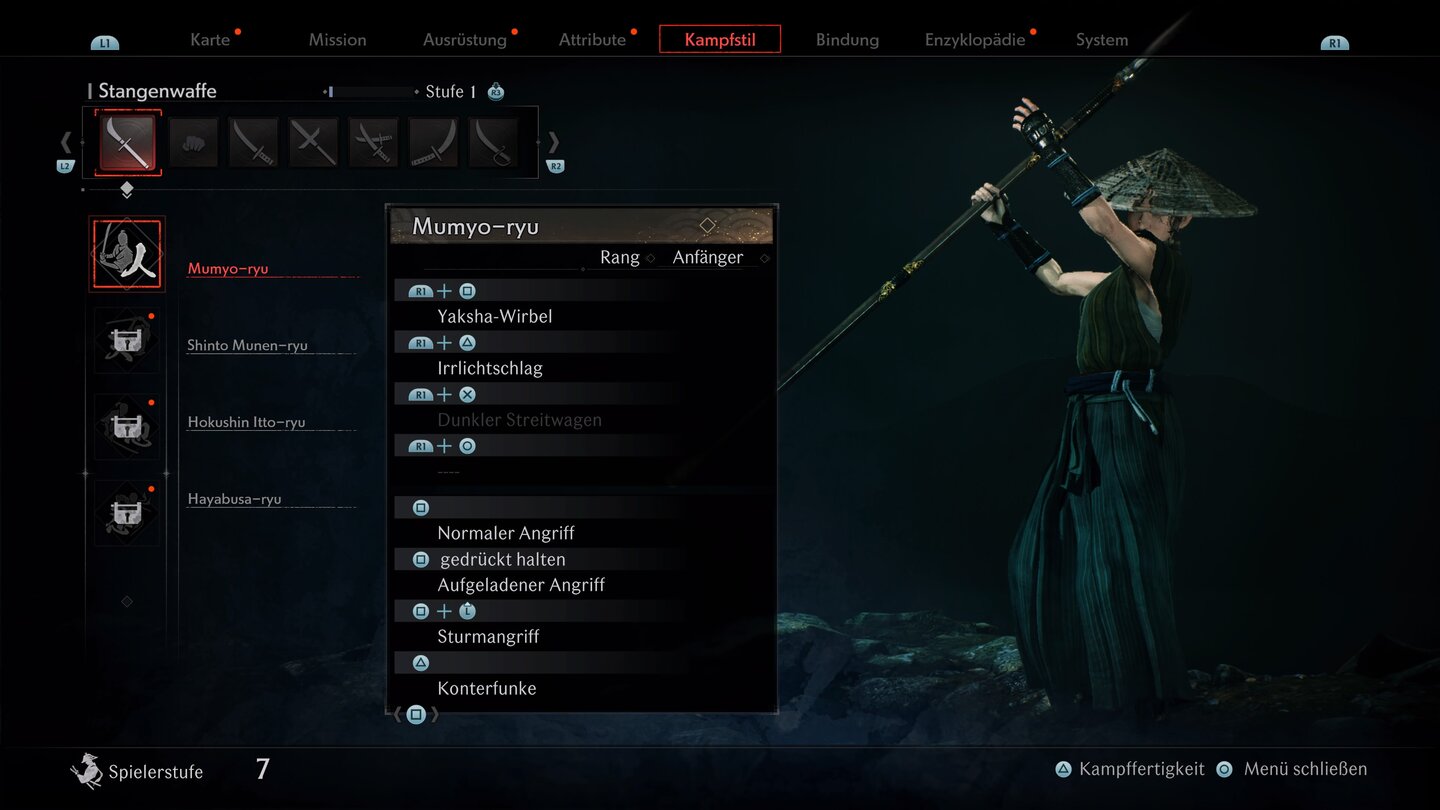Select the highlighted polearm weapon icon
Image resolution: width=1440 pixels, height=810 pixels.
pyautogui.click(x=128, y=143)
